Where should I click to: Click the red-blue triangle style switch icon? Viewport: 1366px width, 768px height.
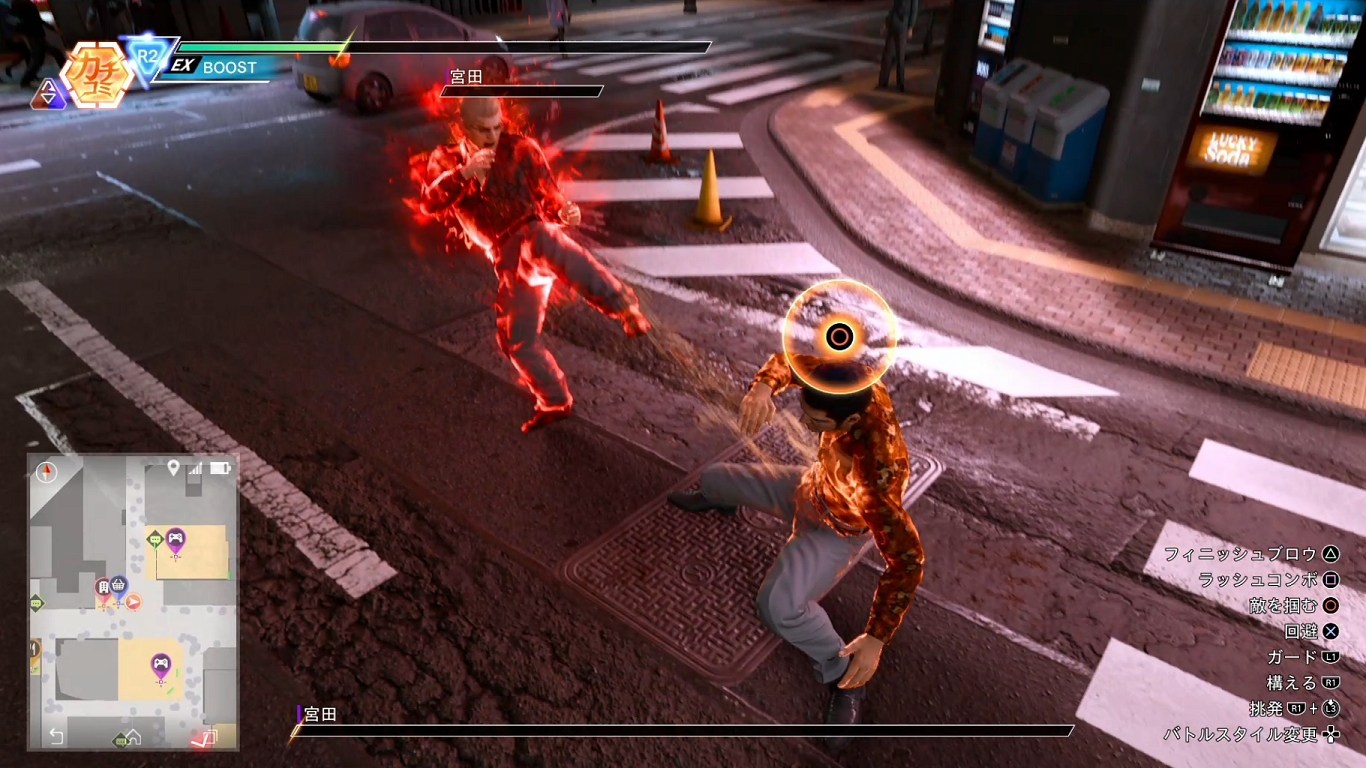point(47,95)
